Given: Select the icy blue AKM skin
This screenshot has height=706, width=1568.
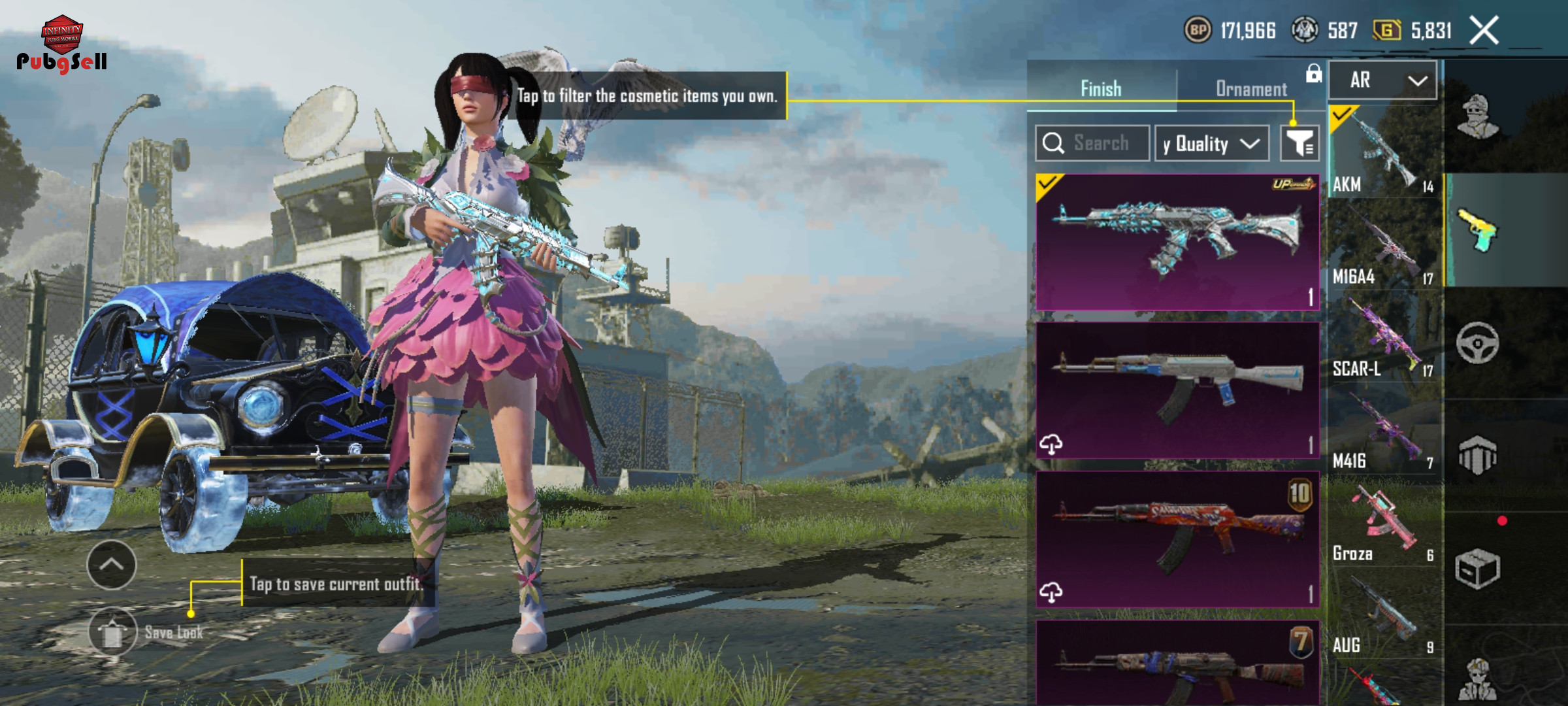Looking at the screenshot, I should (x=1177, y=242).
